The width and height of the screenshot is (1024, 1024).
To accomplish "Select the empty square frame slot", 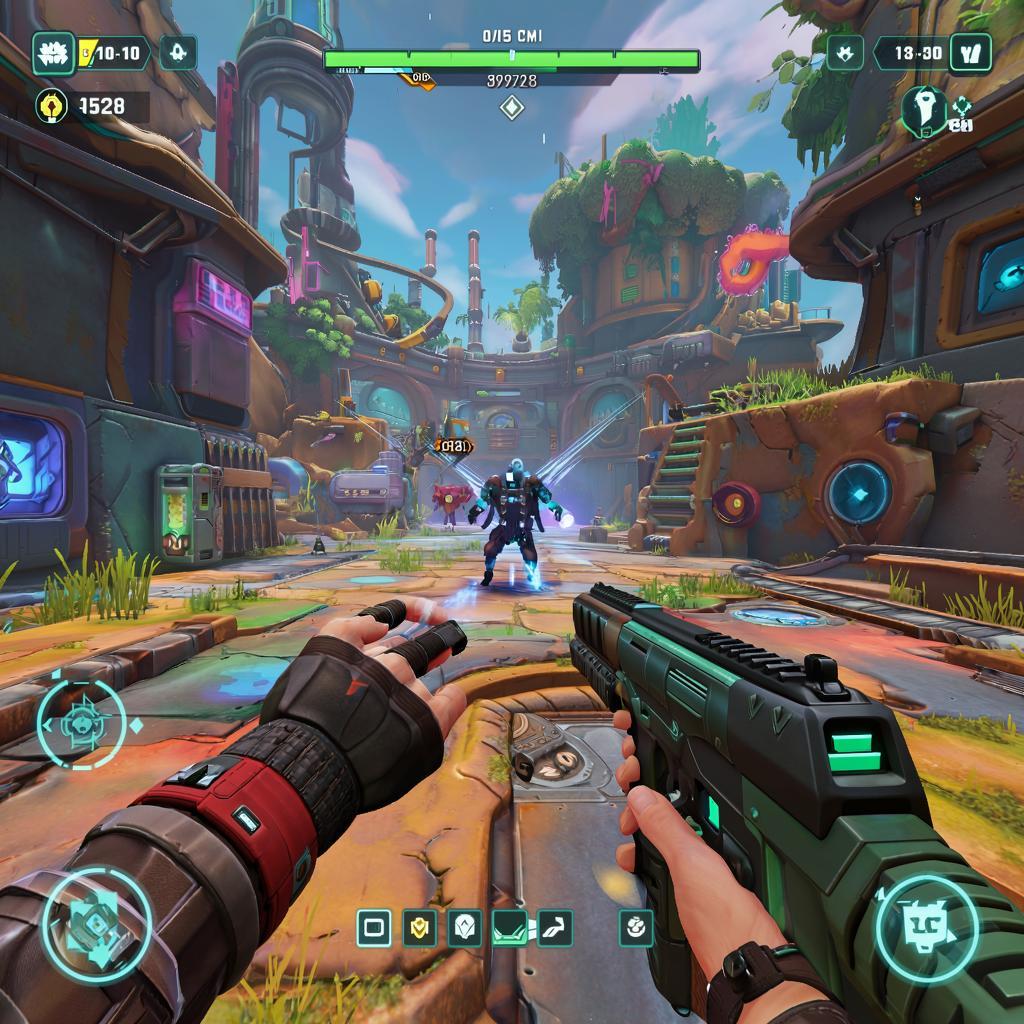I will click(374, 928).
